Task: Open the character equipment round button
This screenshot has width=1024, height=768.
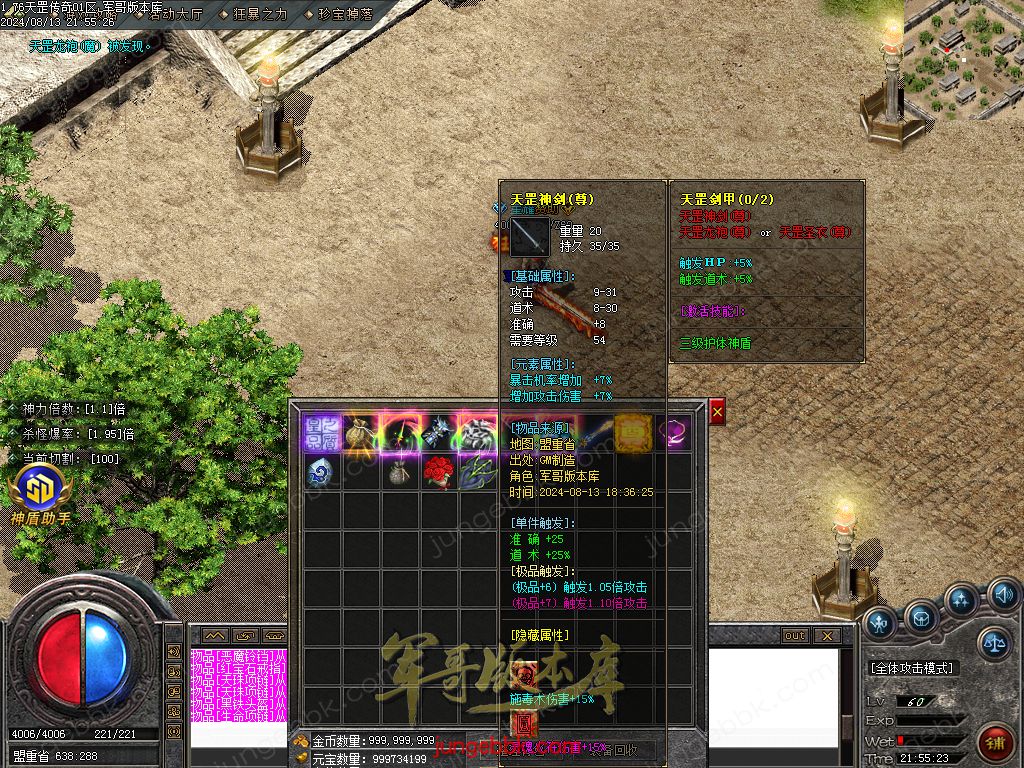Action: [x=880, y=622]
